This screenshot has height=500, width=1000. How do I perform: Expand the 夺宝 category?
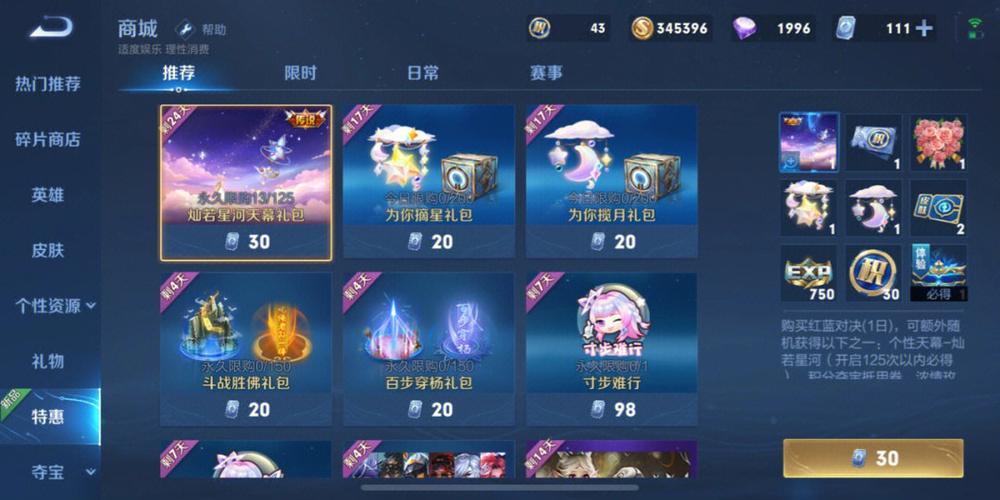tap(55, 471)
